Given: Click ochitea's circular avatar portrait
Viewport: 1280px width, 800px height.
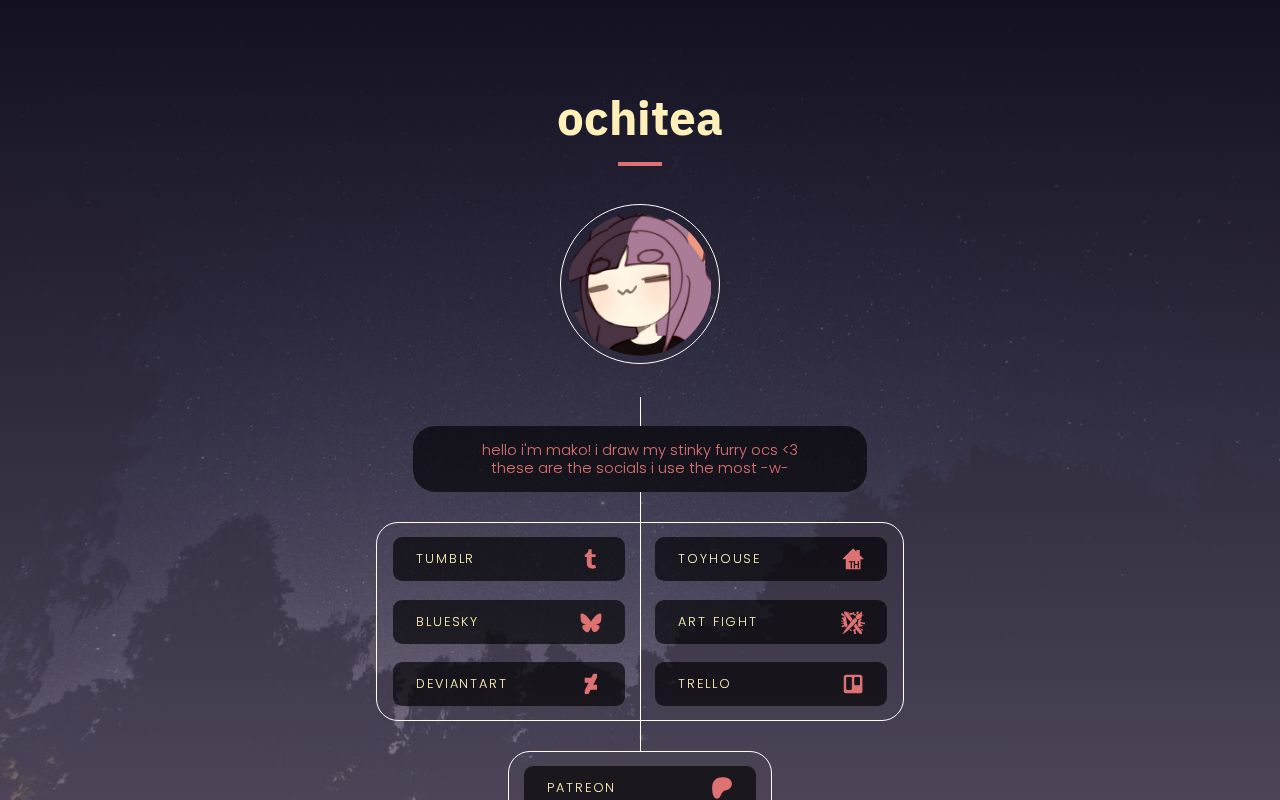Looking at the screenshot, I should [640, 284].
